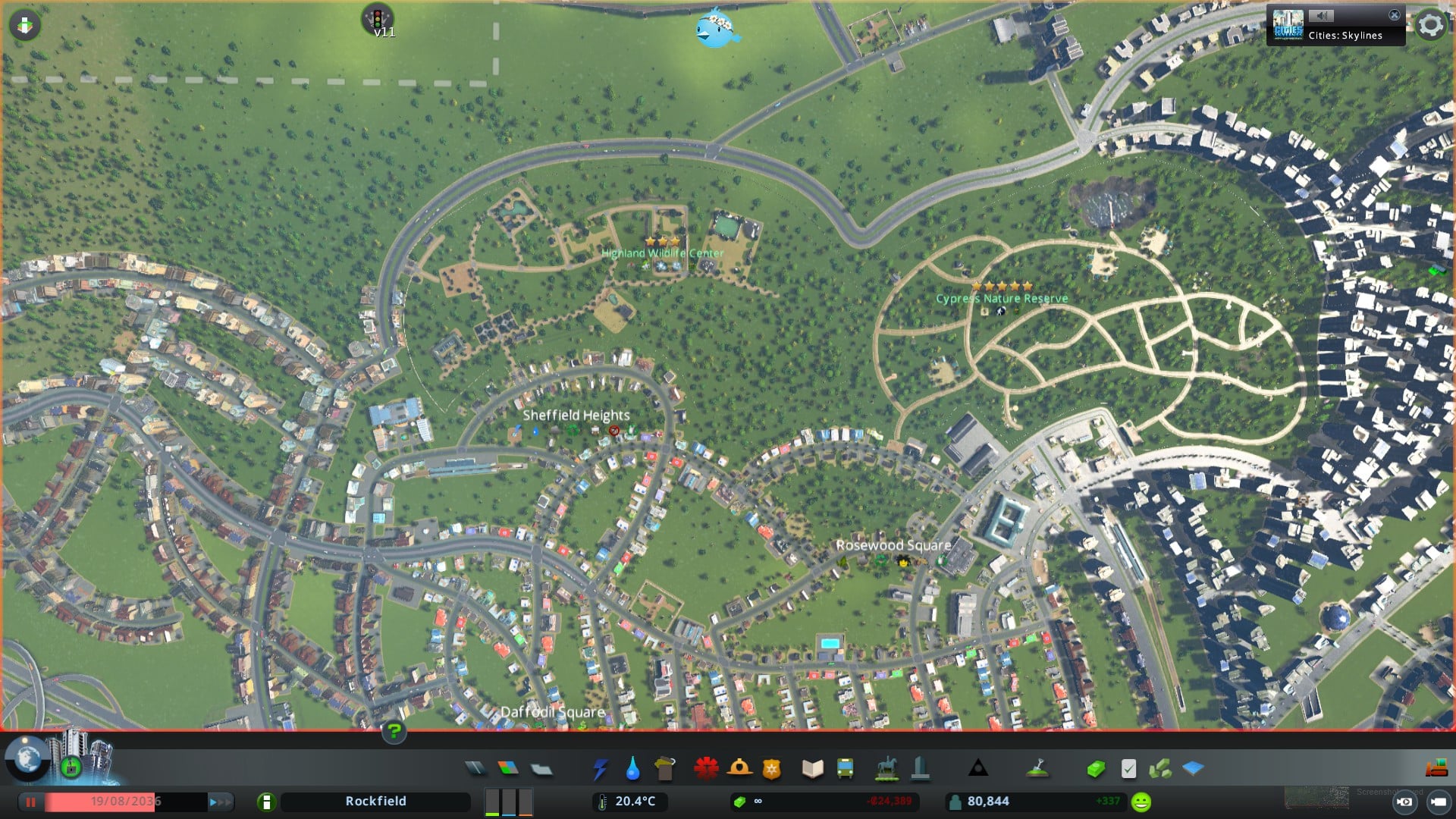Open the Police badge menu
Image resolution: width=1456 pixels, height=819 pixels.
pos(772,769)
